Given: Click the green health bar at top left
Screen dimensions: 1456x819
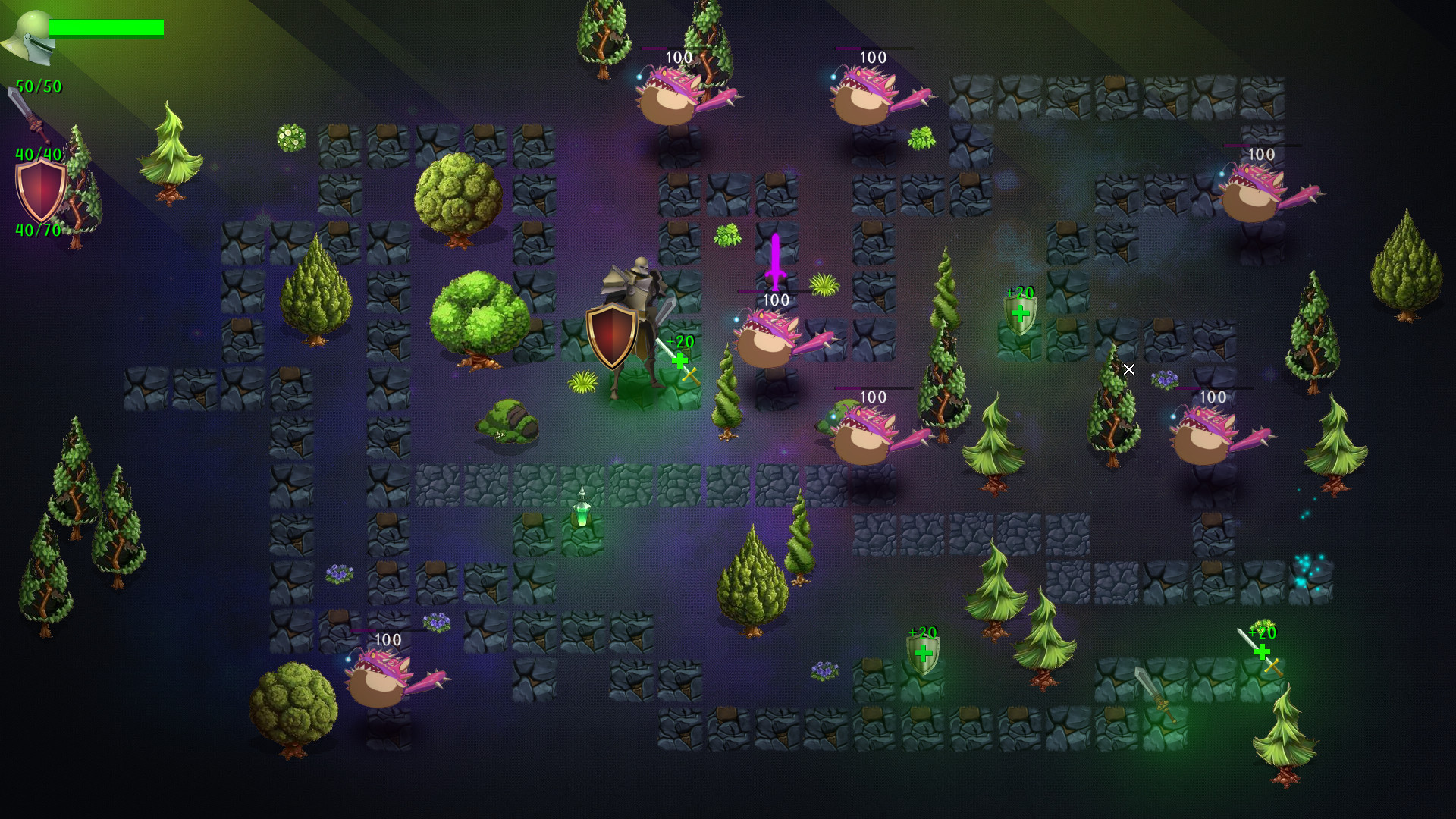Looking at the screenshot, I should pyautogui.click(x=106, y=27).
